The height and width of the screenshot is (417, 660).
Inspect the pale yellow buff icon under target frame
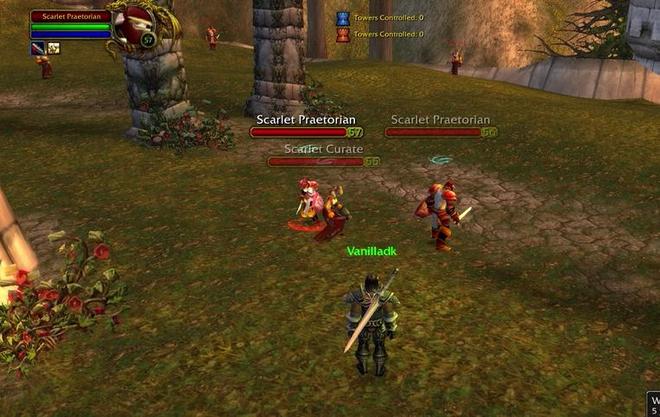coord(53,48)
